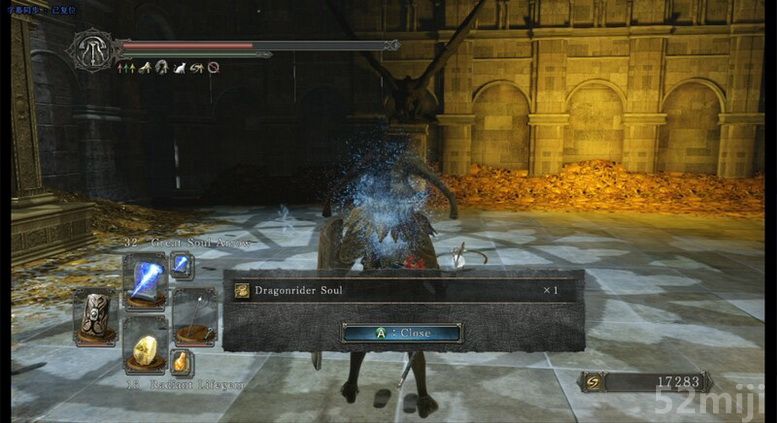This screenshot has height=423, width=777.
Task: Select the Dragonrider Soul item icon
Action: click(241, 290)
